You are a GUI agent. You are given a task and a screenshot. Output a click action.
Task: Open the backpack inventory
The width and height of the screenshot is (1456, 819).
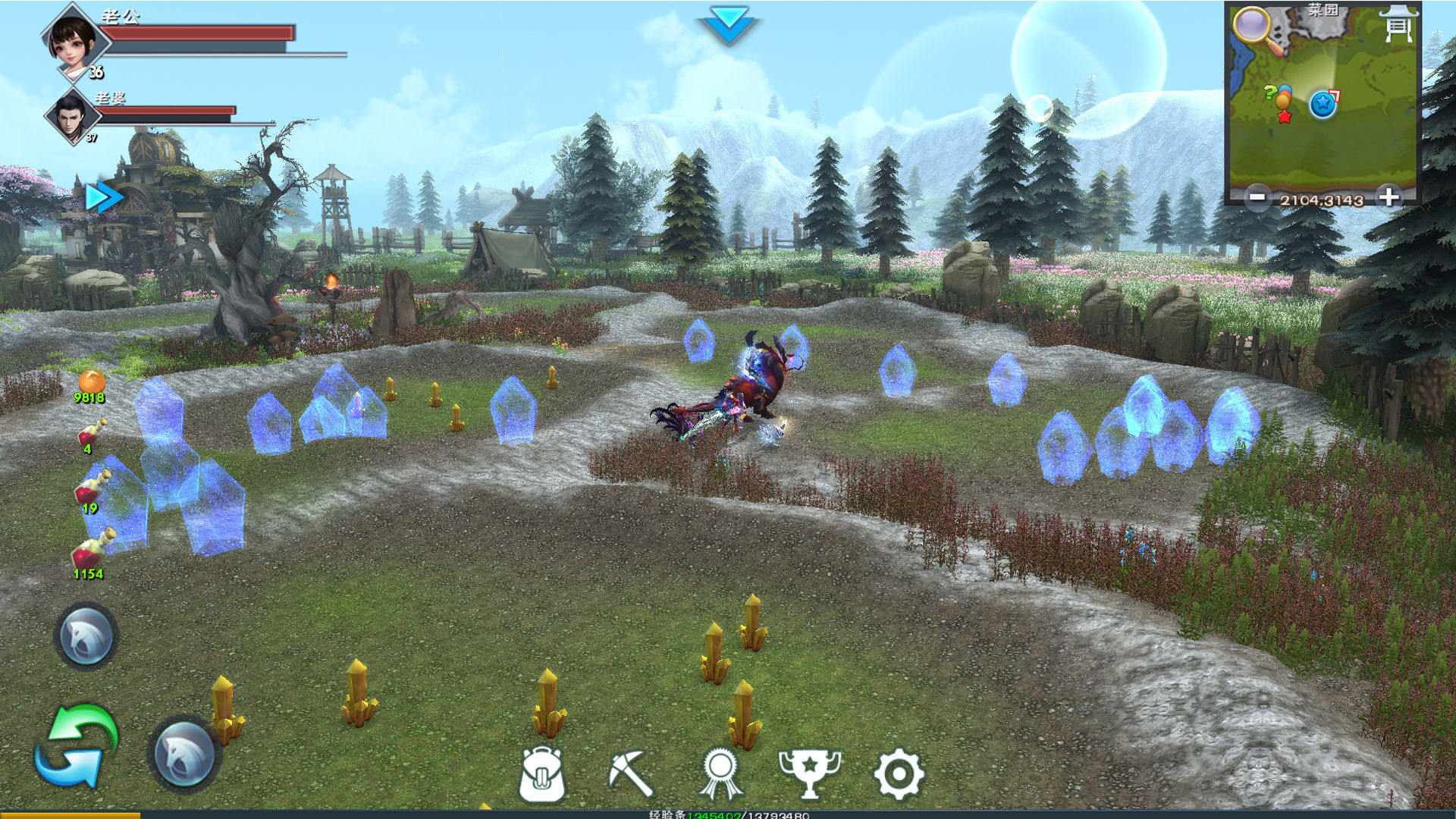[x=542, y=774]
